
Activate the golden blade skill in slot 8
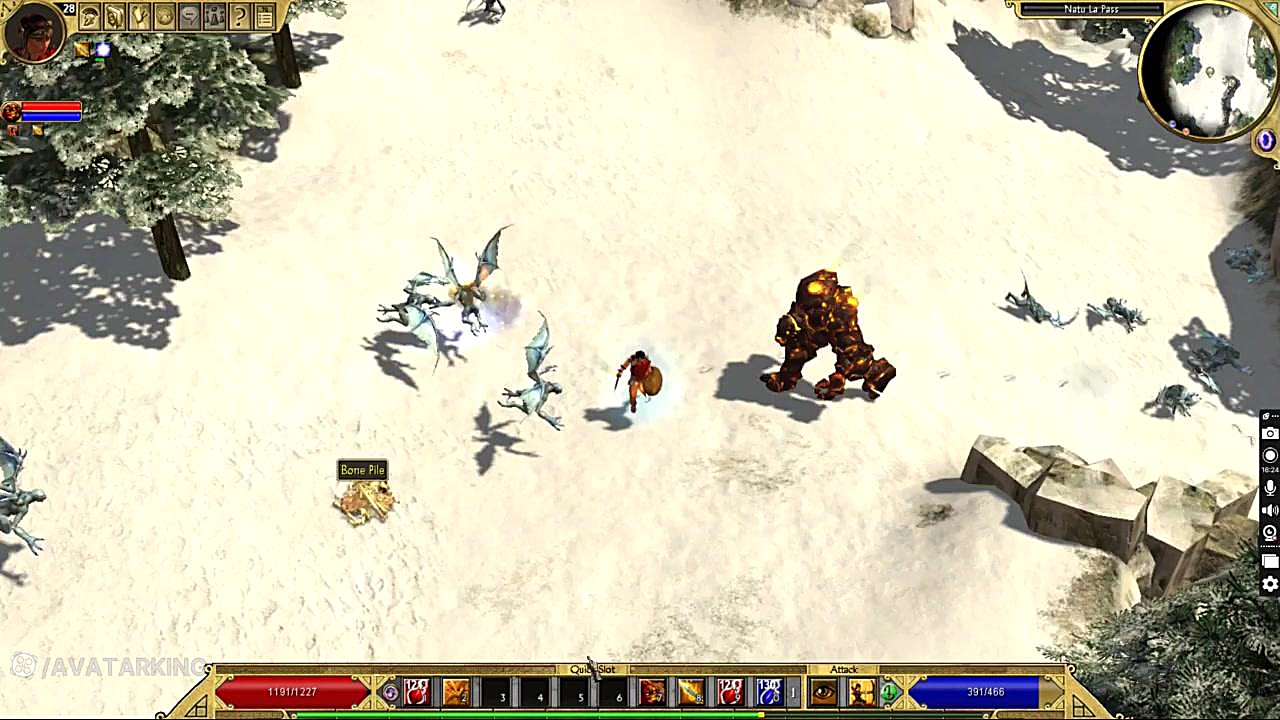691,691
